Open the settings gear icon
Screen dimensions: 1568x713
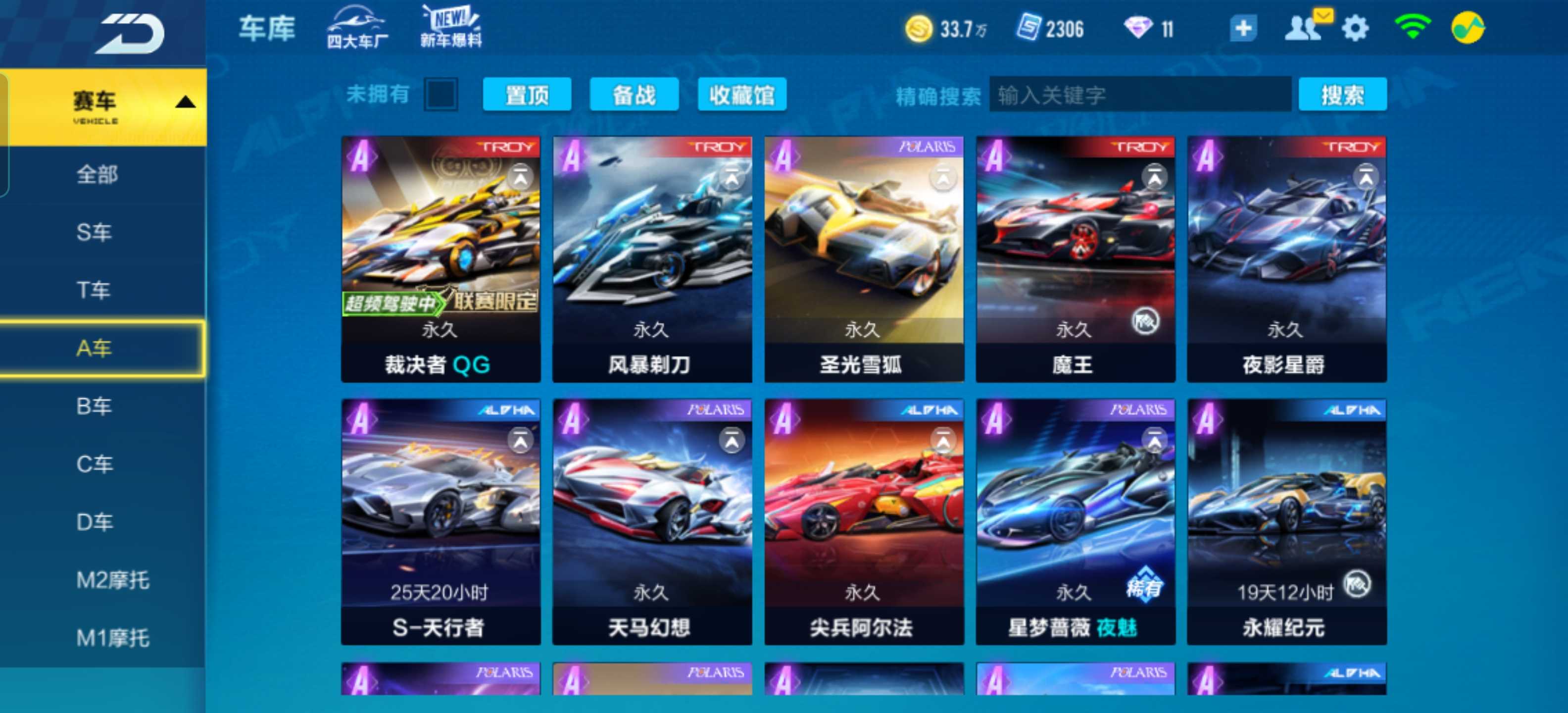tap(1354, 27)
